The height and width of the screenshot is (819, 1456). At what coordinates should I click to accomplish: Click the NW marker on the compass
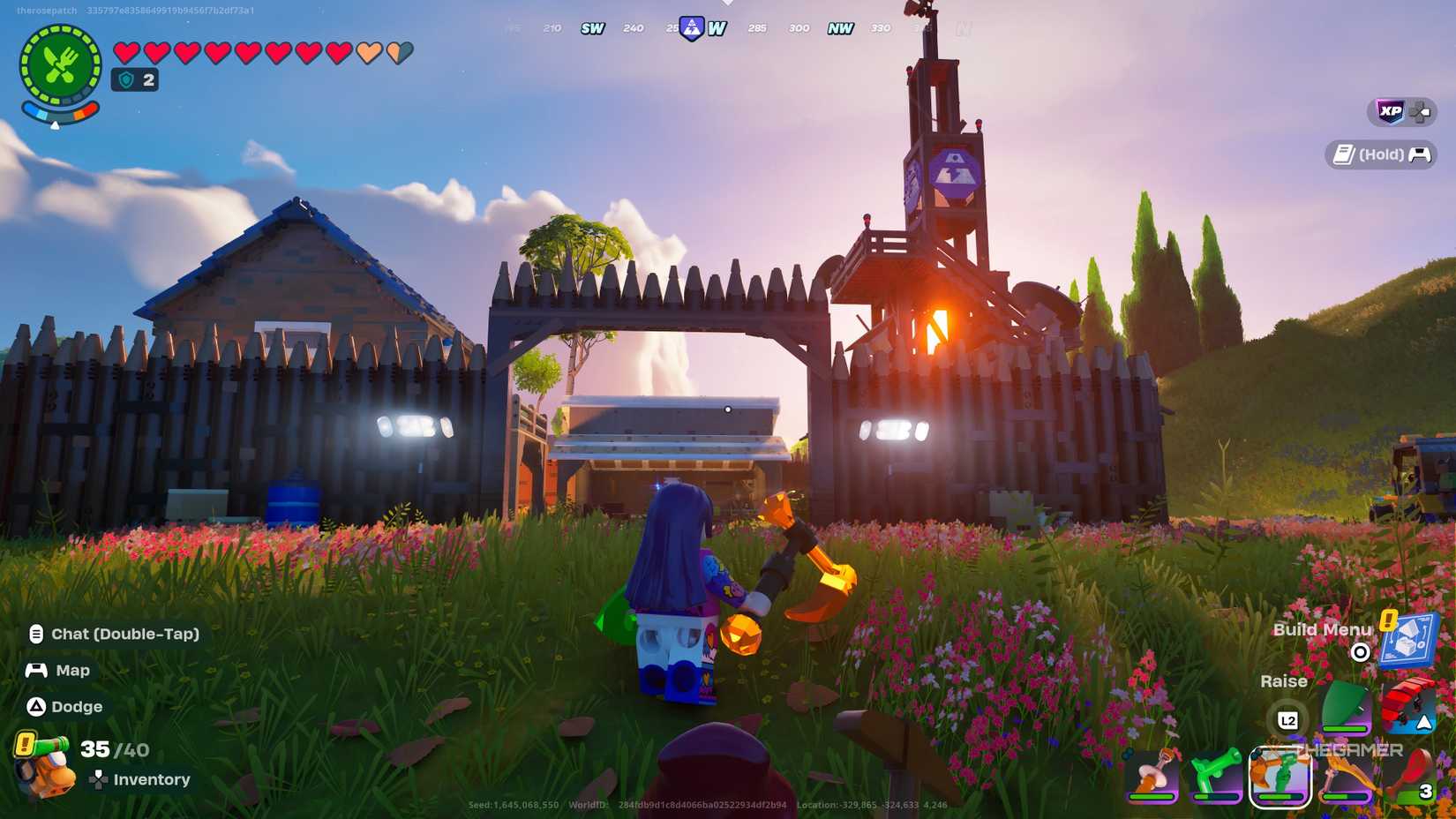click(x=839, y=27)
